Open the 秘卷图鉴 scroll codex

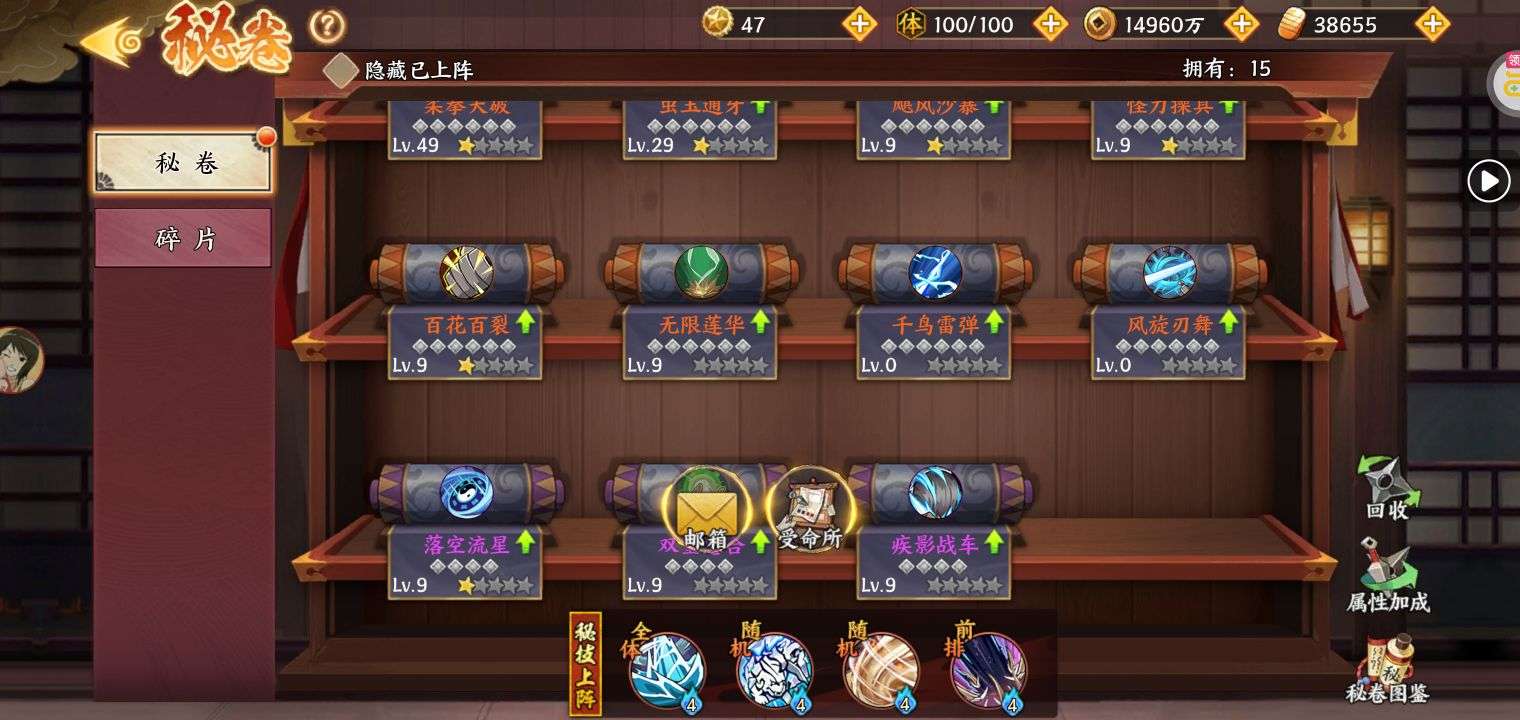pyautogui.click(x=1388, y=668)
